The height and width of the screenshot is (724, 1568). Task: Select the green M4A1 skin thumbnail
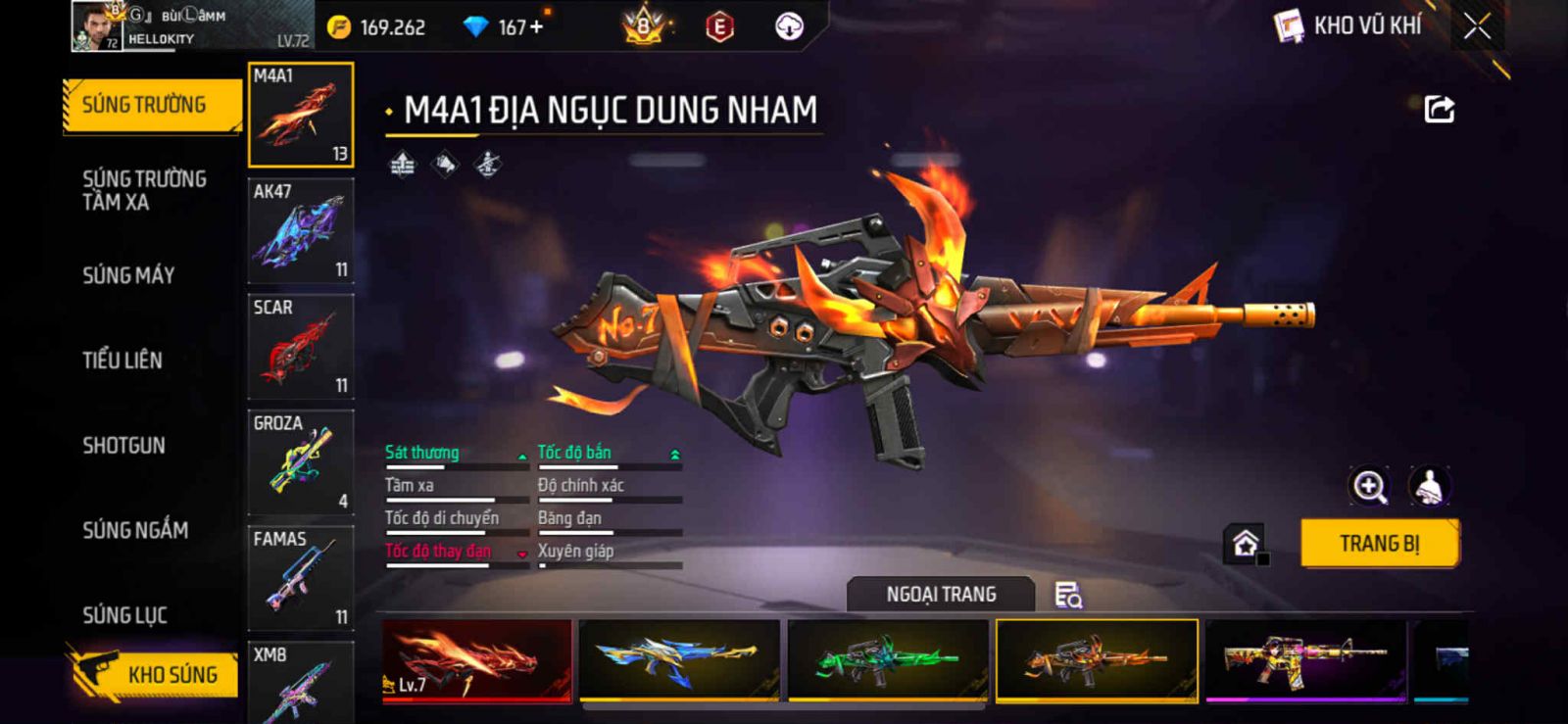click(x=888, y=660)
